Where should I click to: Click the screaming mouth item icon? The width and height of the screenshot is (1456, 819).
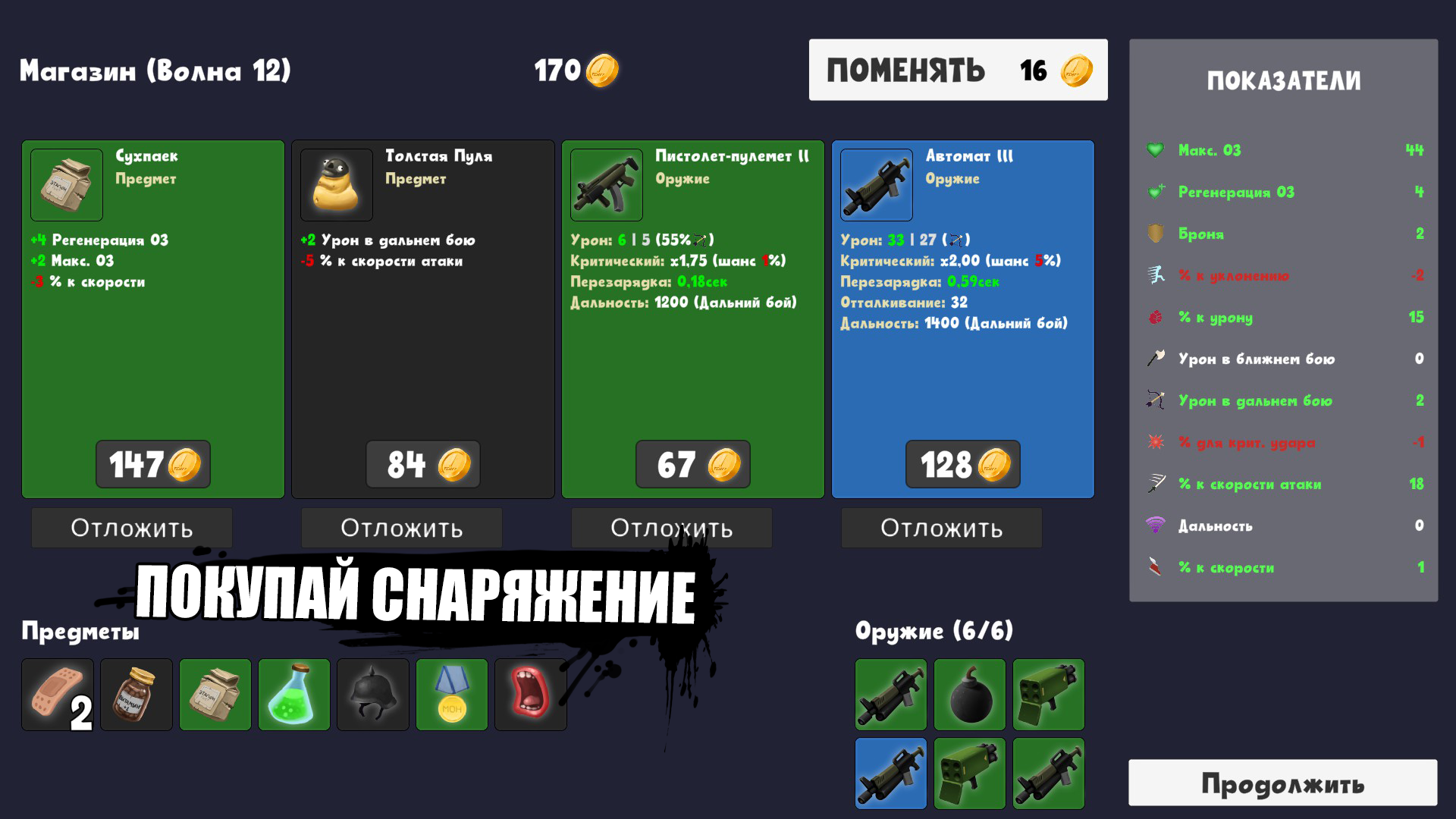[532, 694]
